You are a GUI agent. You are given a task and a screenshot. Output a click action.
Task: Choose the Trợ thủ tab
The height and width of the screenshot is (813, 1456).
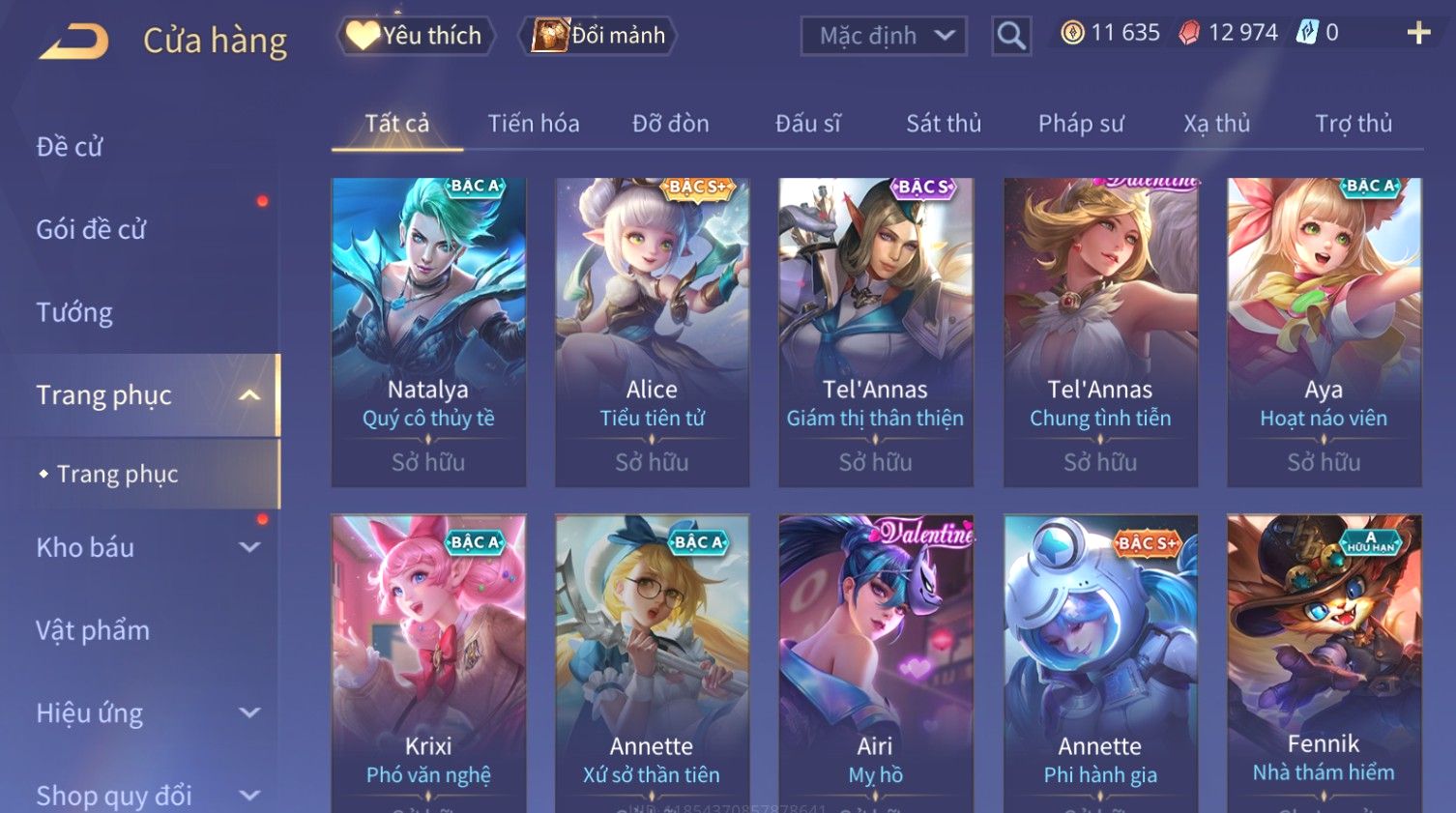(x=1353, y=124)
